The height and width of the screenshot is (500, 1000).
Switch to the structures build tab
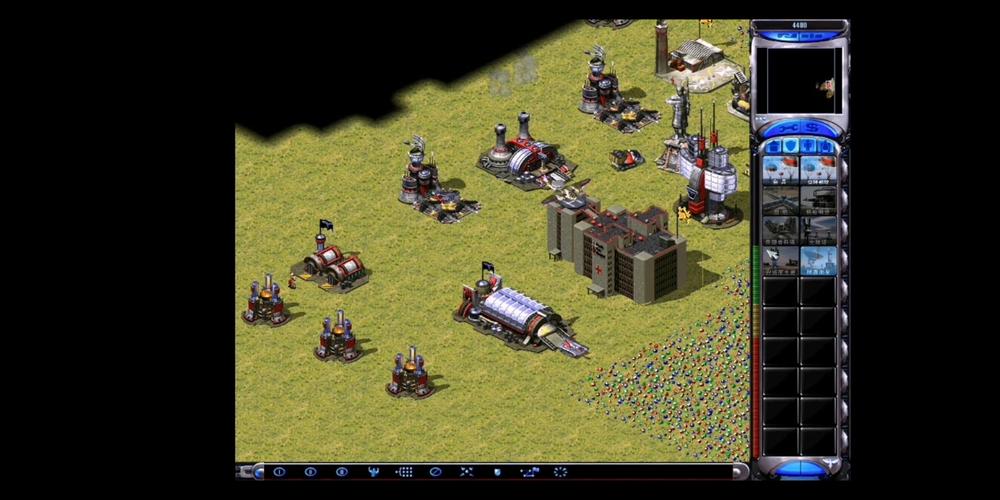(773, 146)
